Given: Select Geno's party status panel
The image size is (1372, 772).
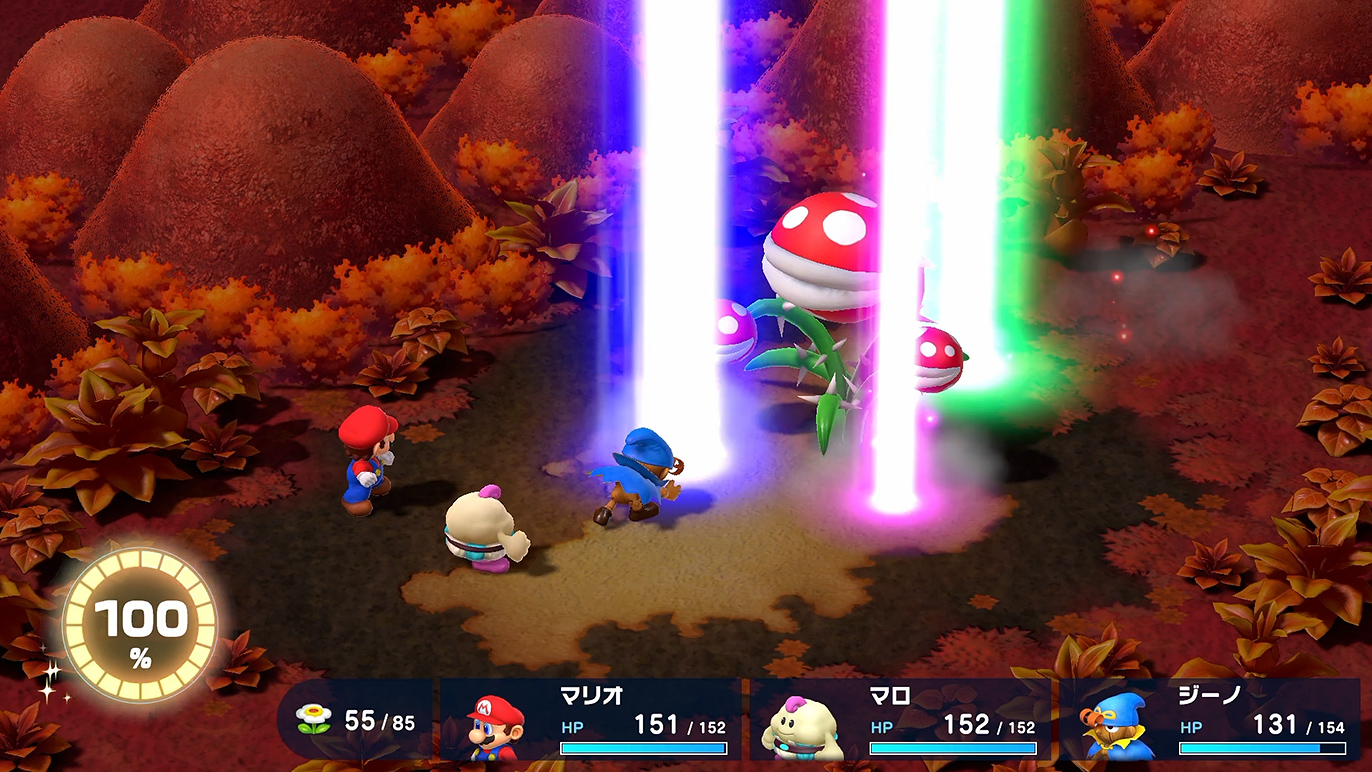Looking at the screenshot, I should [1210, 720].
